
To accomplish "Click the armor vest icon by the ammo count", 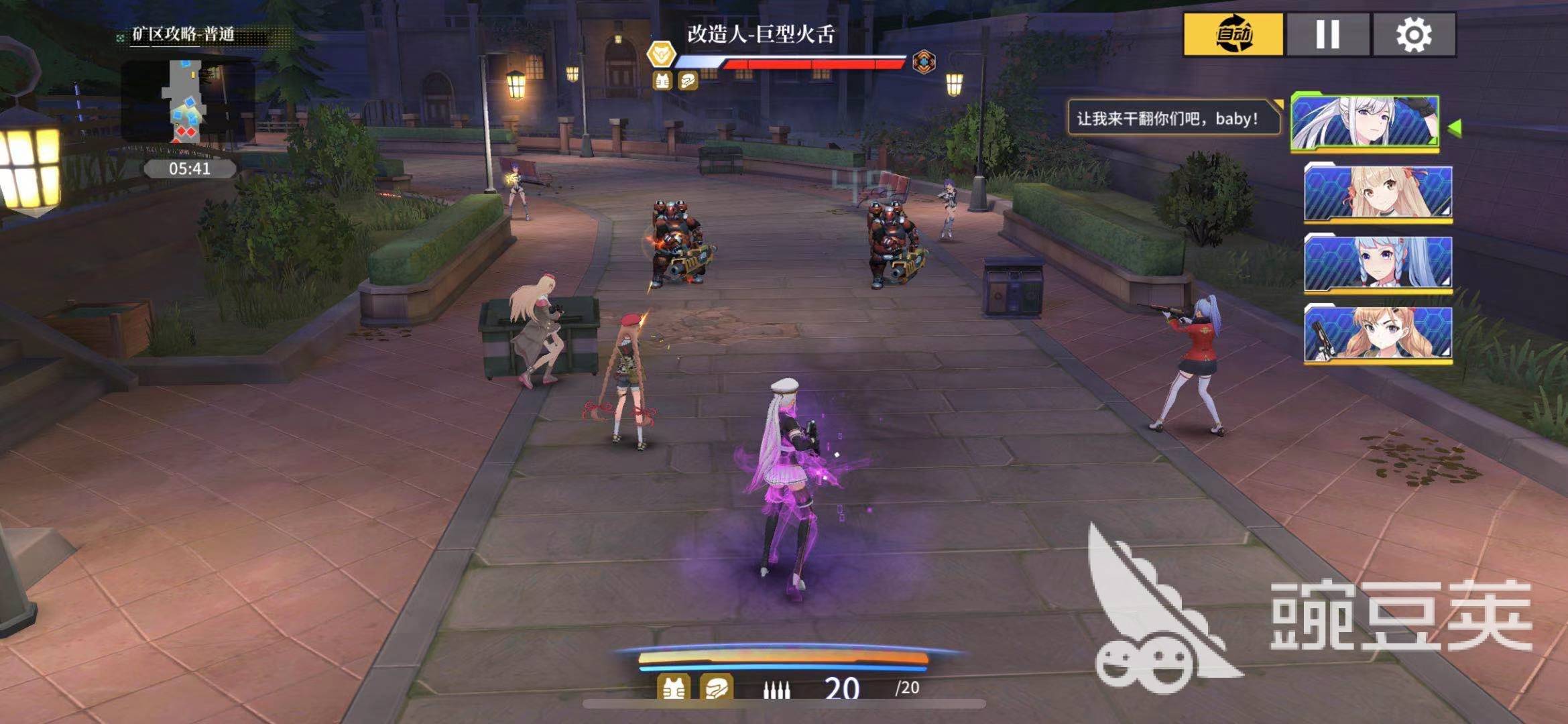I will [x=674, y=688].
